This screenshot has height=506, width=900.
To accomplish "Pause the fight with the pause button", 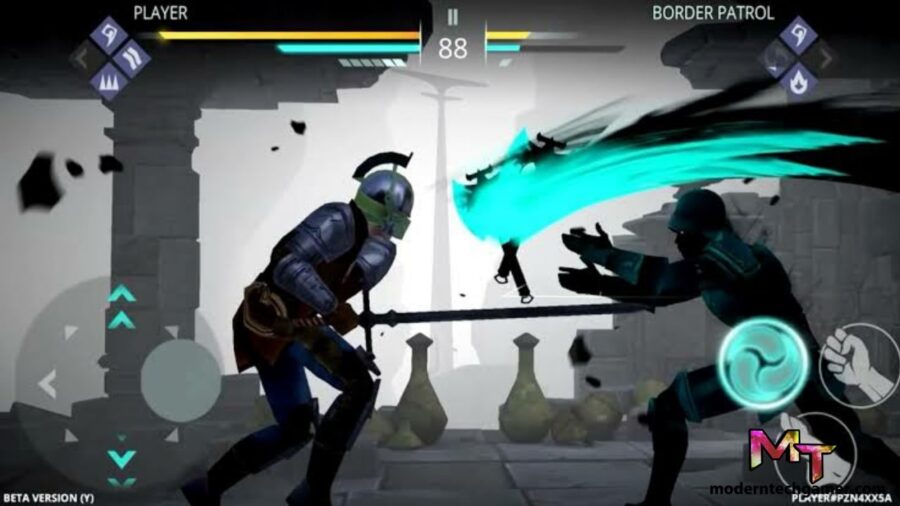I will [452, 17].
